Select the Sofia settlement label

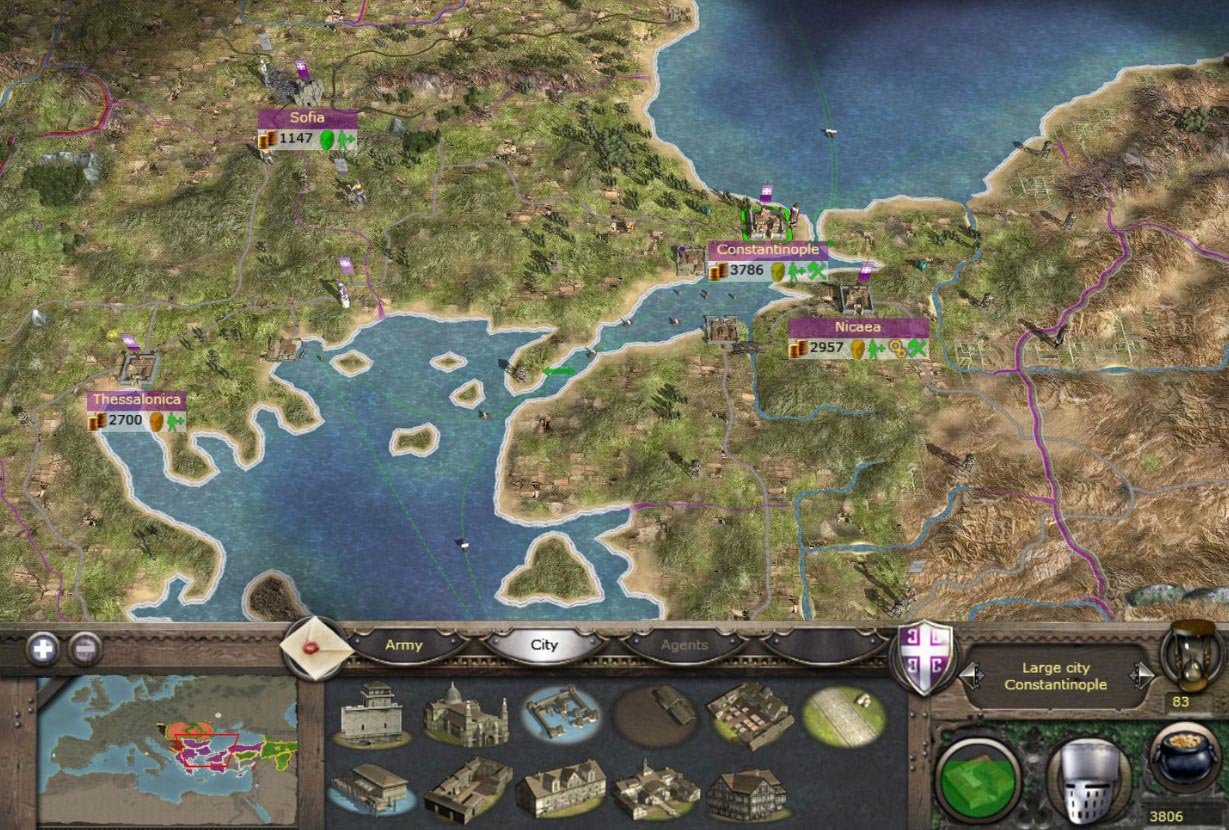pyautogui.click(x=307, y=118)
